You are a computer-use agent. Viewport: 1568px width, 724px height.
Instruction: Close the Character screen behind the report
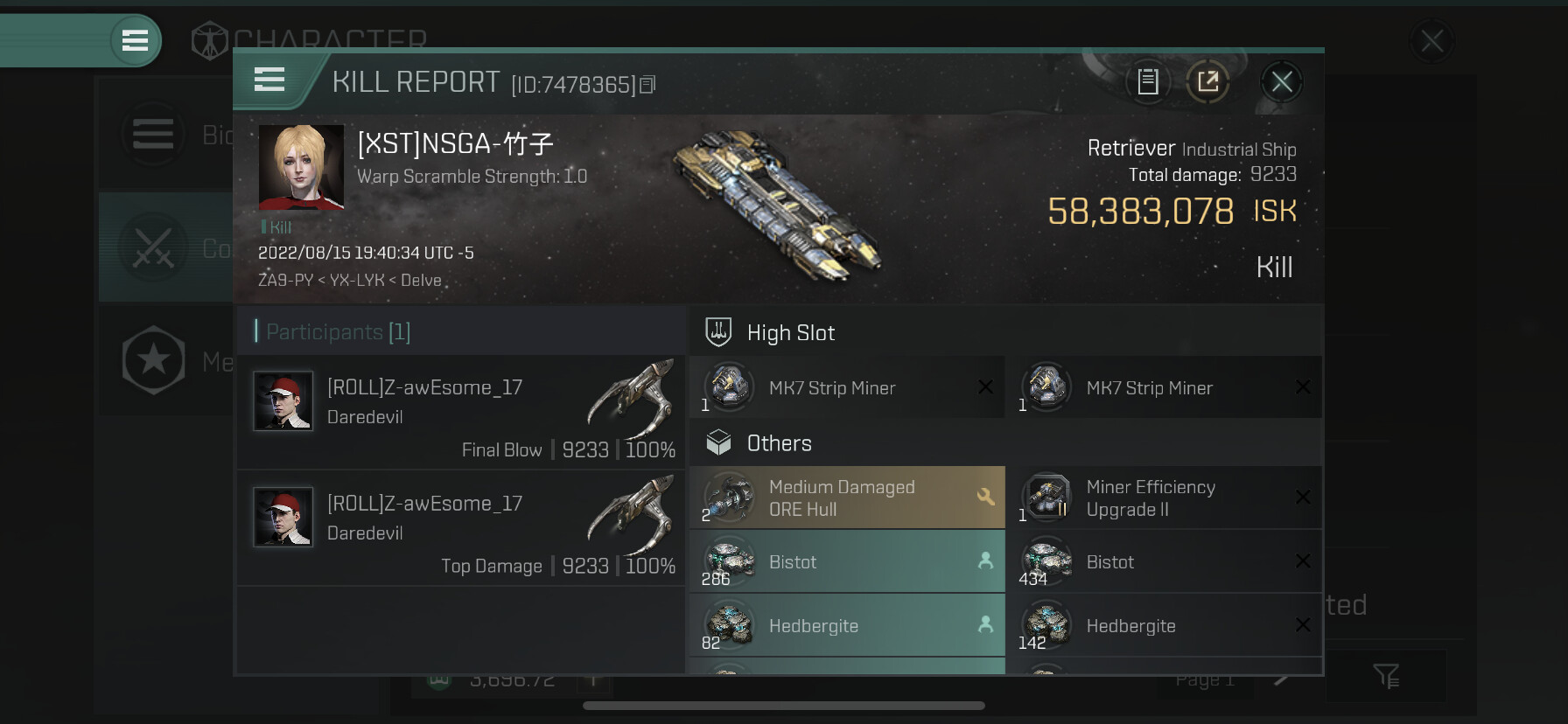1431,41
